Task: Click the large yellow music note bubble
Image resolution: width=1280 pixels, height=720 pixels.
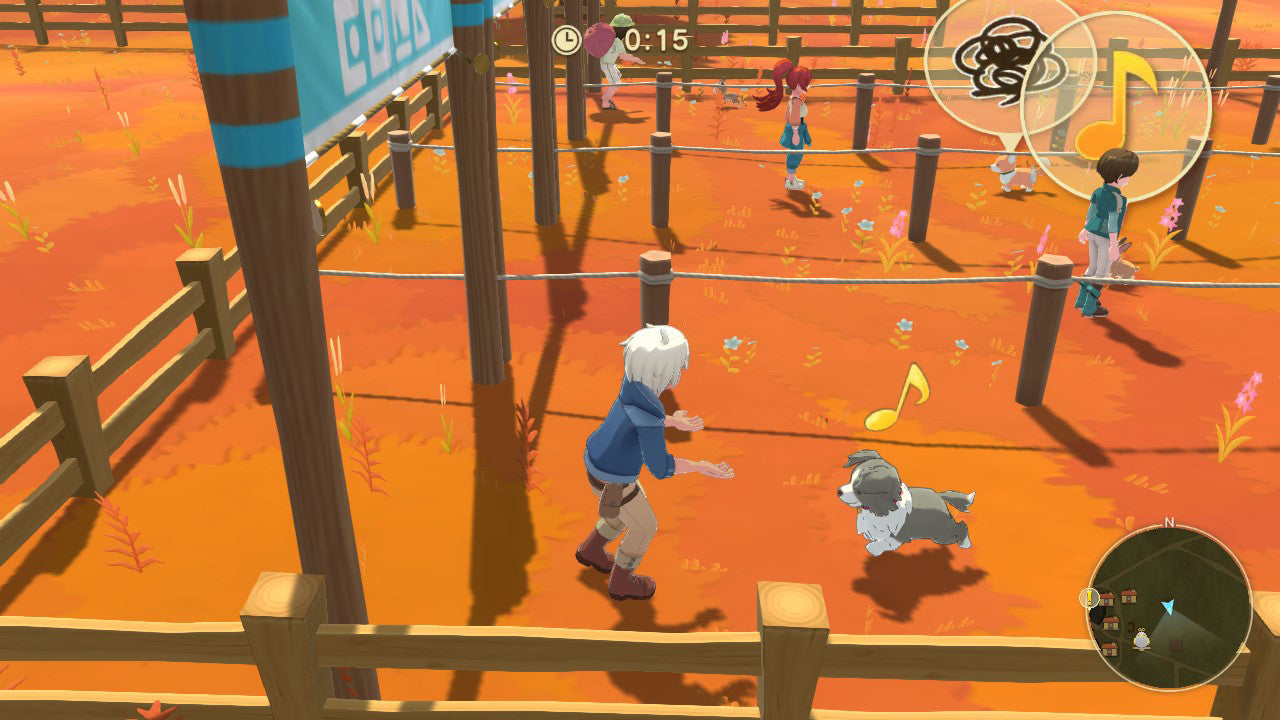Action: click(1117, 105)
